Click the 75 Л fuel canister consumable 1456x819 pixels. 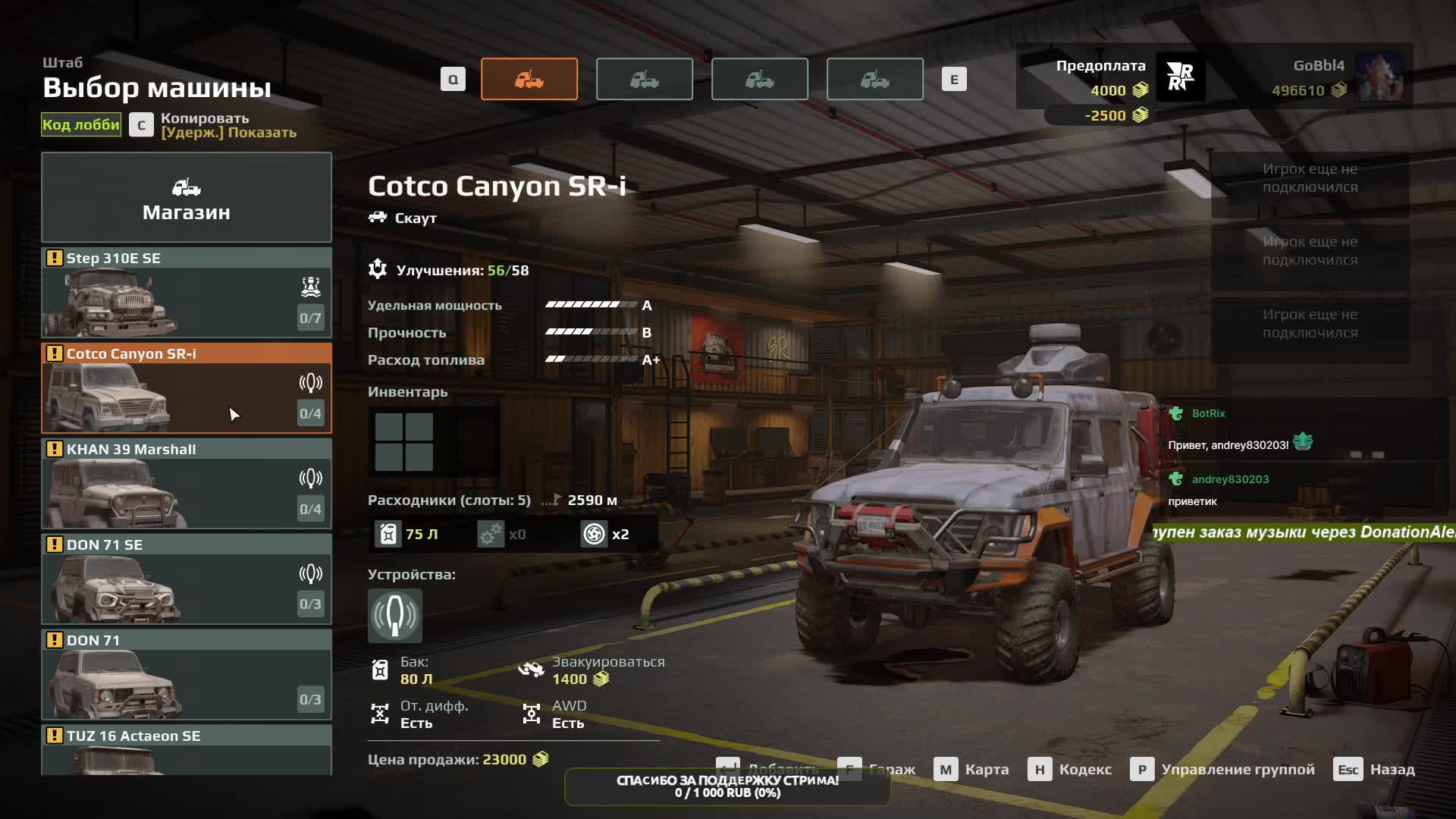click(x=408, y=535)
